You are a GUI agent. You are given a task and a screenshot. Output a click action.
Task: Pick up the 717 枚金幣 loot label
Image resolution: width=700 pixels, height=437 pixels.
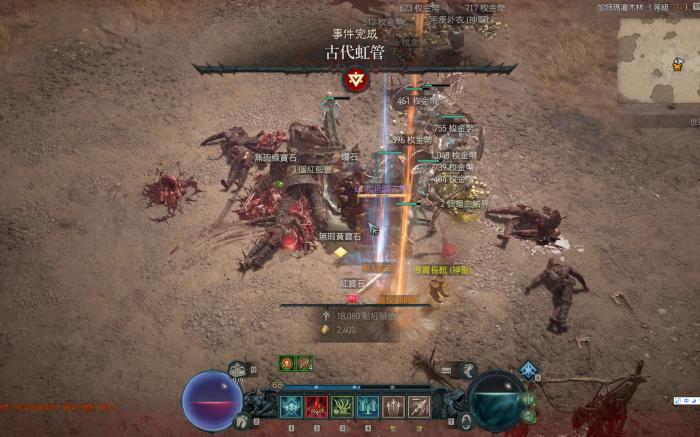tap(485, 8)
